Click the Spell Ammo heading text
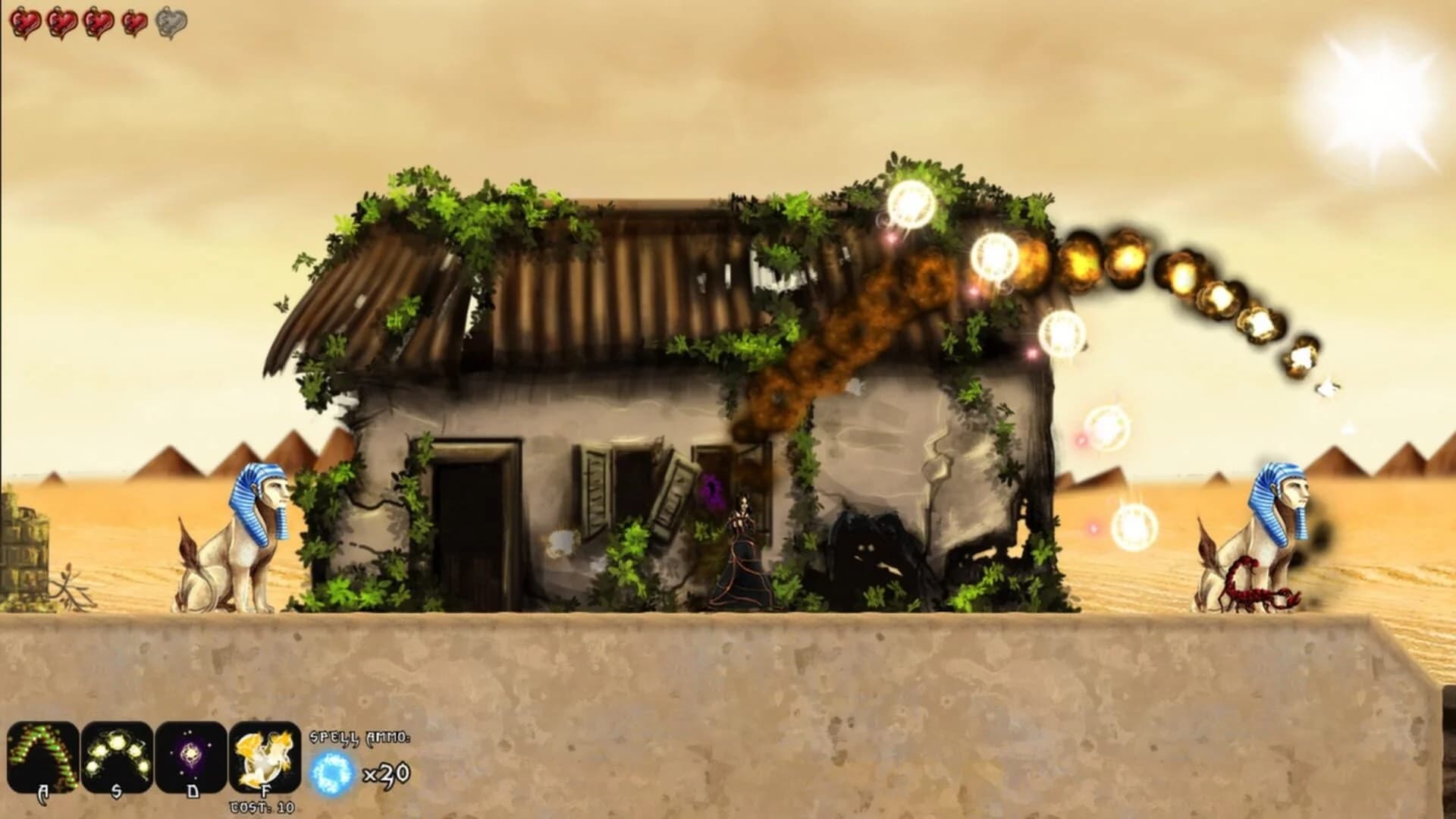Screen dimensions: 1456x819 pos(359,739)
